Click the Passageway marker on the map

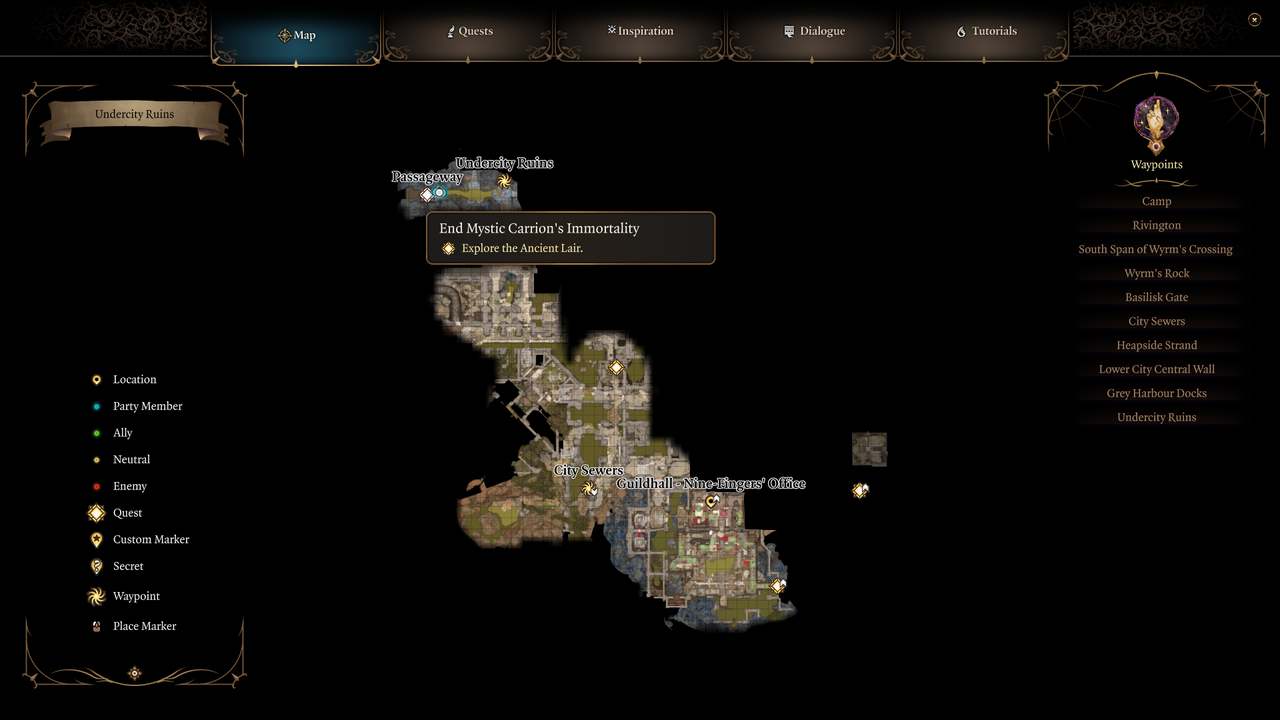[427, 194]
